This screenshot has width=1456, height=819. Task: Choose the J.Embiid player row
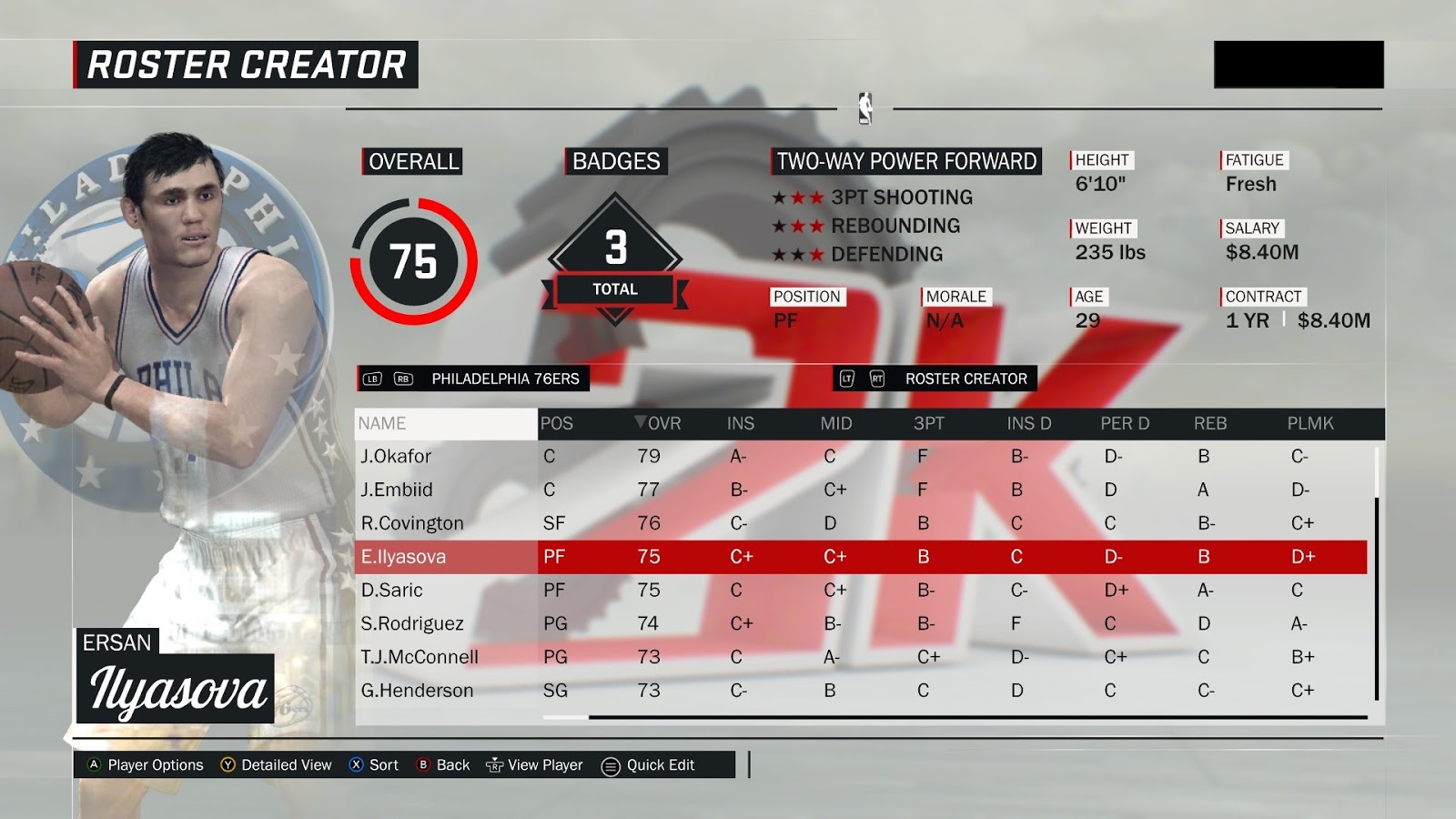[397, 490]
